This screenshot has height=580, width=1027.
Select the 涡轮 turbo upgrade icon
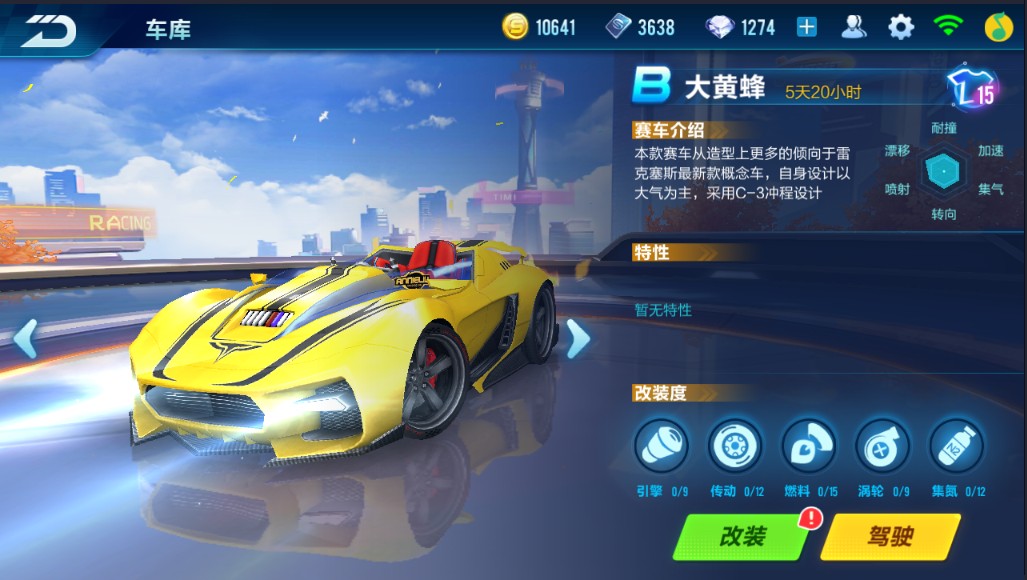[x=882, y=445]
